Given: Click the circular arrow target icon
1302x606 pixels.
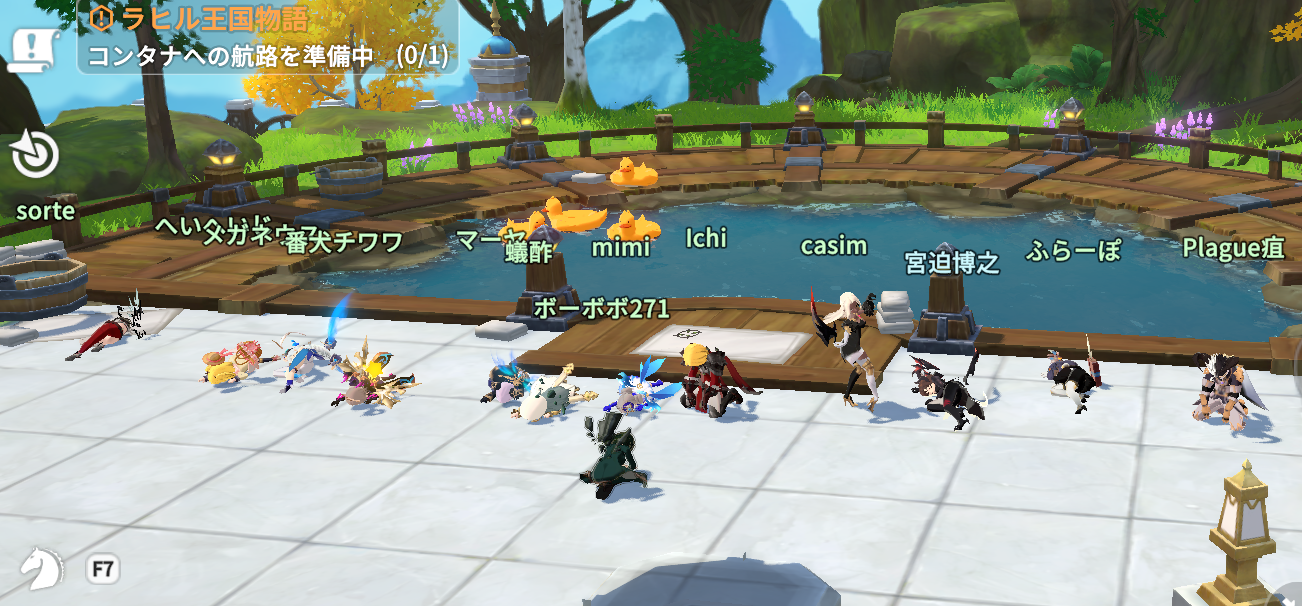Looking at the screenshot, I should coord(35,155).
